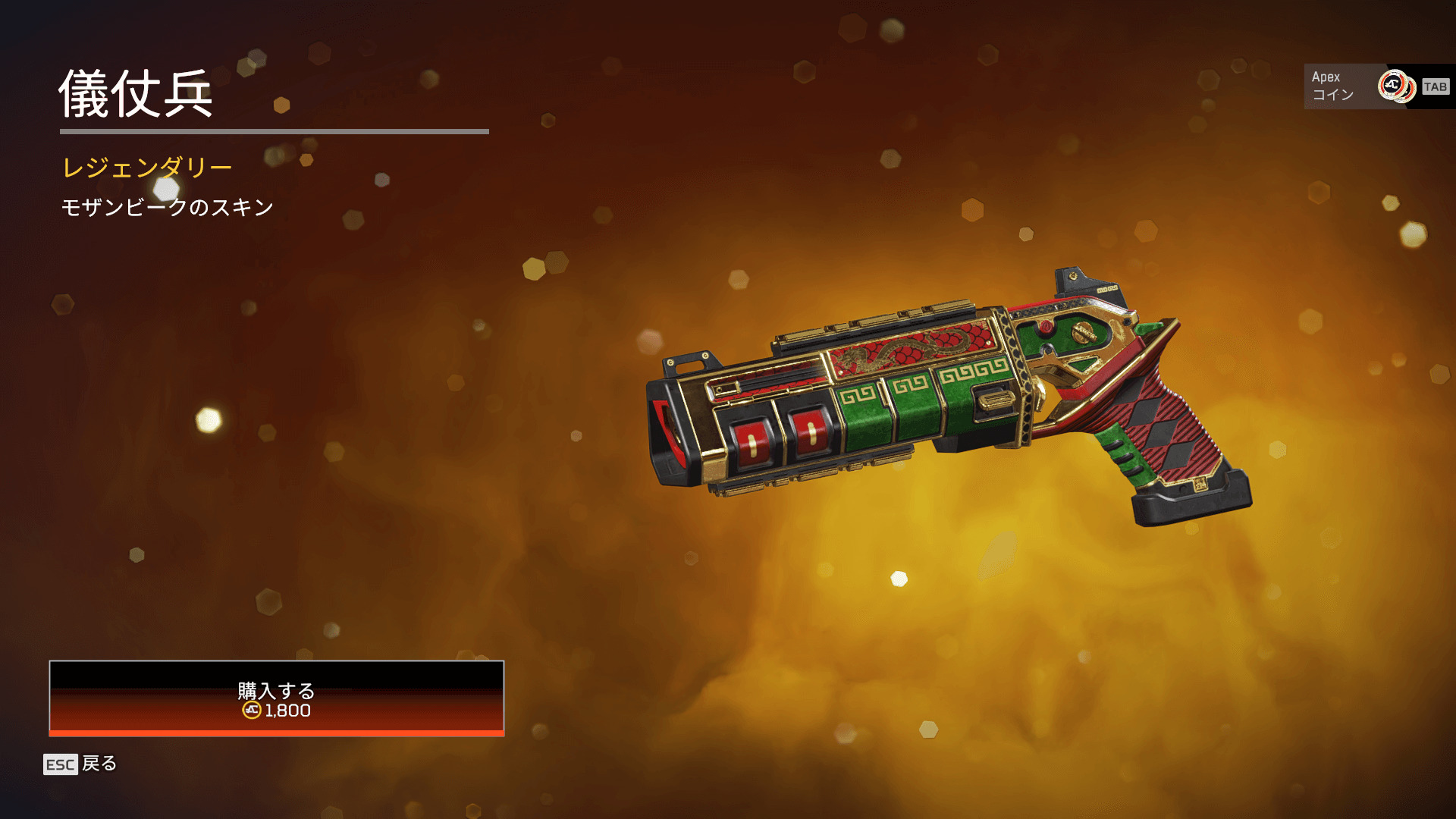The height and width of the screenshot is (819, 1456).
Task: Purchase the skin for 1,800 coins
Action: [x=277, y=698]
